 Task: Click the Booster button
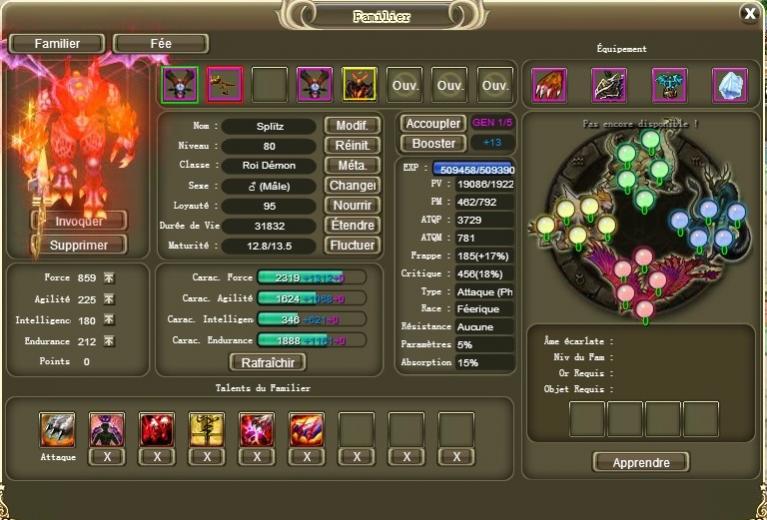tap(433, 144)
